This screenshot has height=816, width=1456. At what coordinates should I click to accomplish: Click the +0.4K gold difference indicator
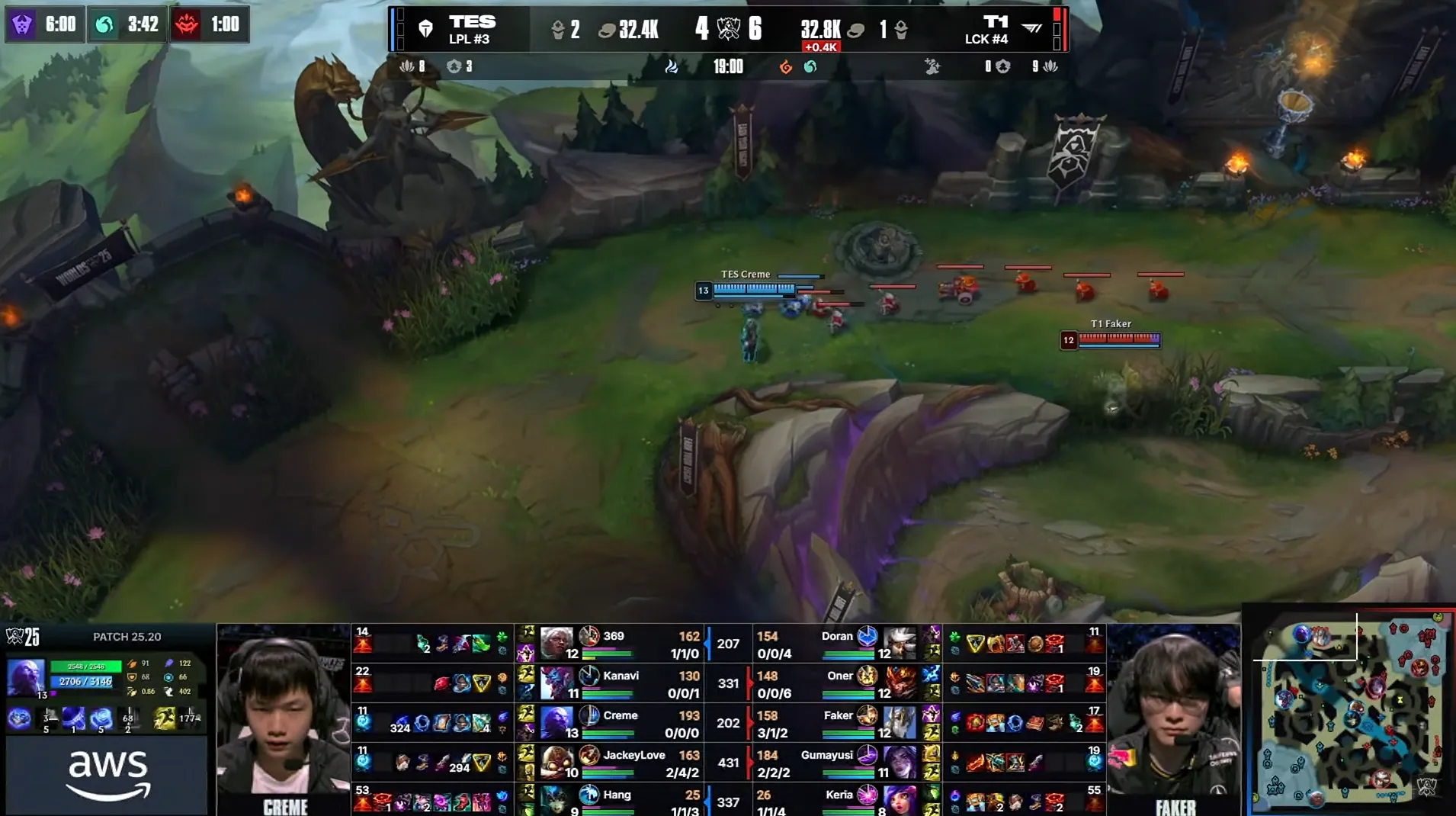click(x=819, y=46)
